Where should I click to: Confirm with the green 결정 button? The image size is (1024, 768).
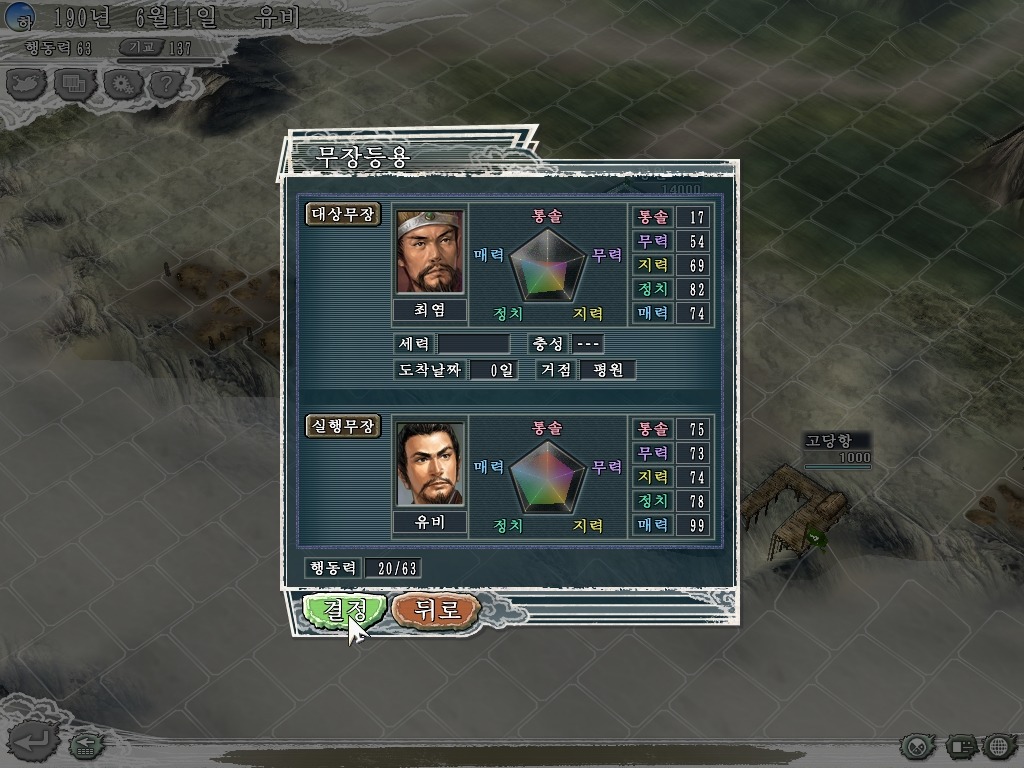pos(333,609)
